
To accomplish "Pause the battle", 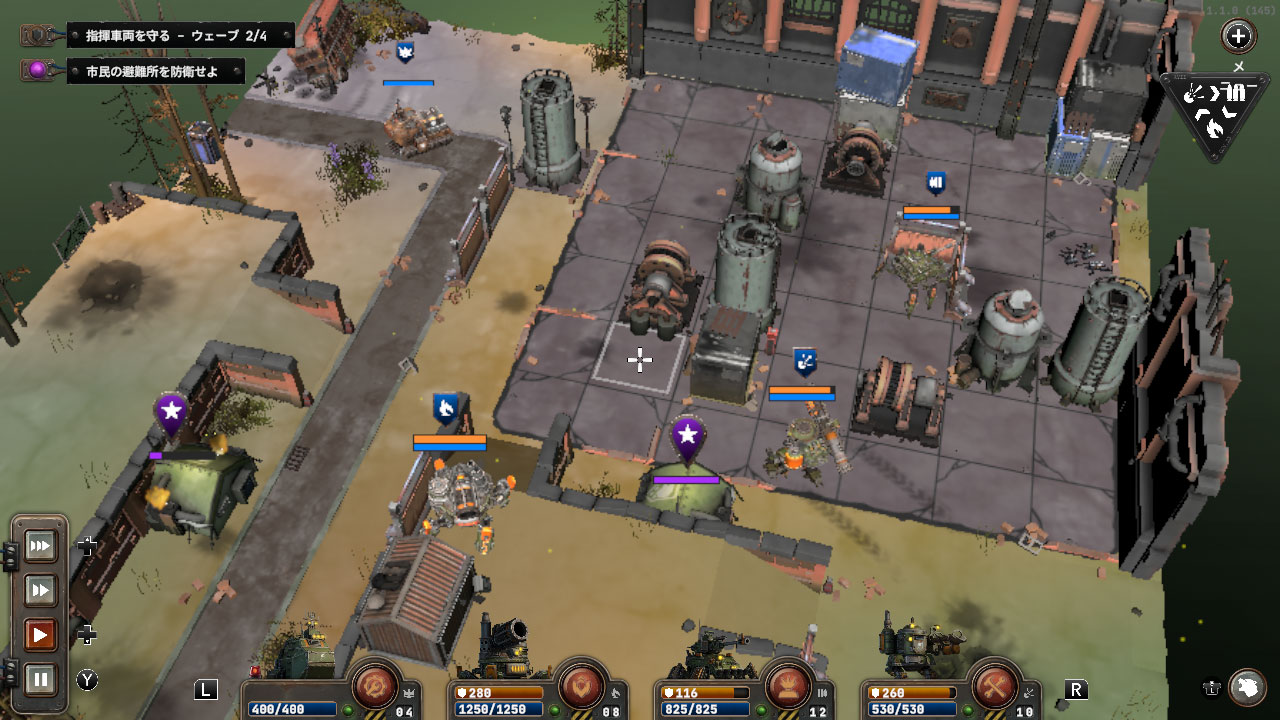I will [x=41, y=679].
